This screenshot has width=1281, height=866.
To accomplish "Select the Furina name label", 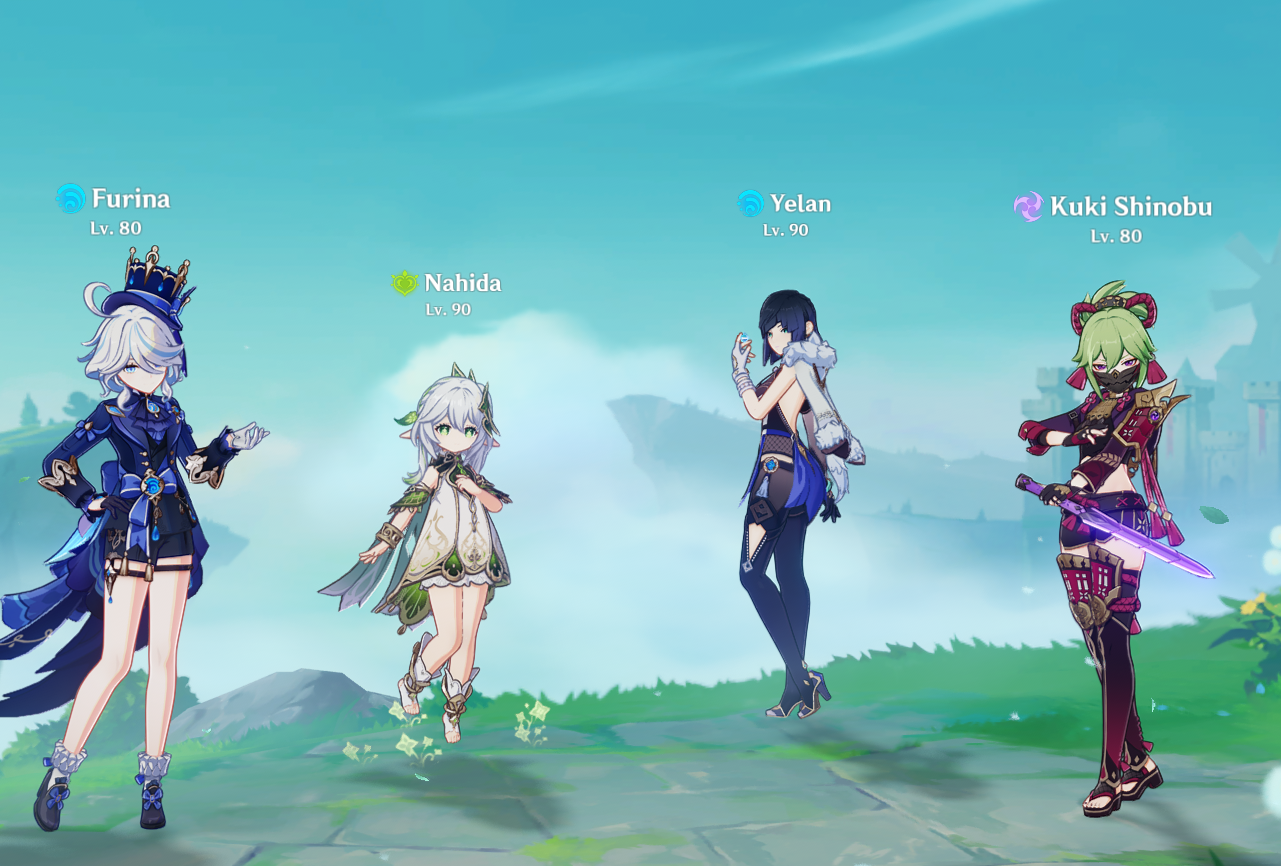I will pyautogui.click(x=130, y=199).
